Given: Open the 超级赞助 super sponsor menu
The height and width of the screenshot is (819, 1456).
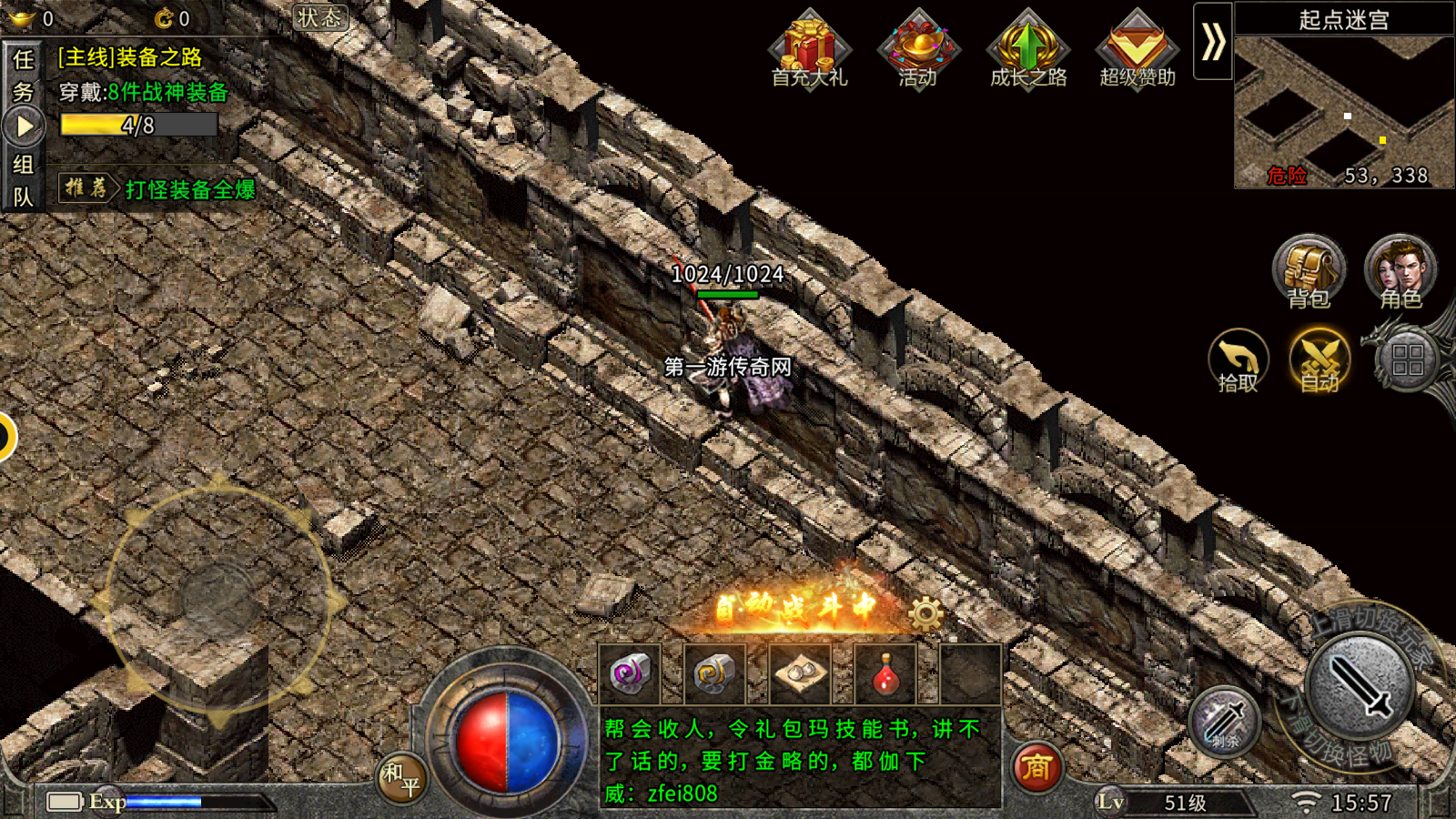Looking at the screenshot, I should pyautogui.click(x=1137, y=50).
